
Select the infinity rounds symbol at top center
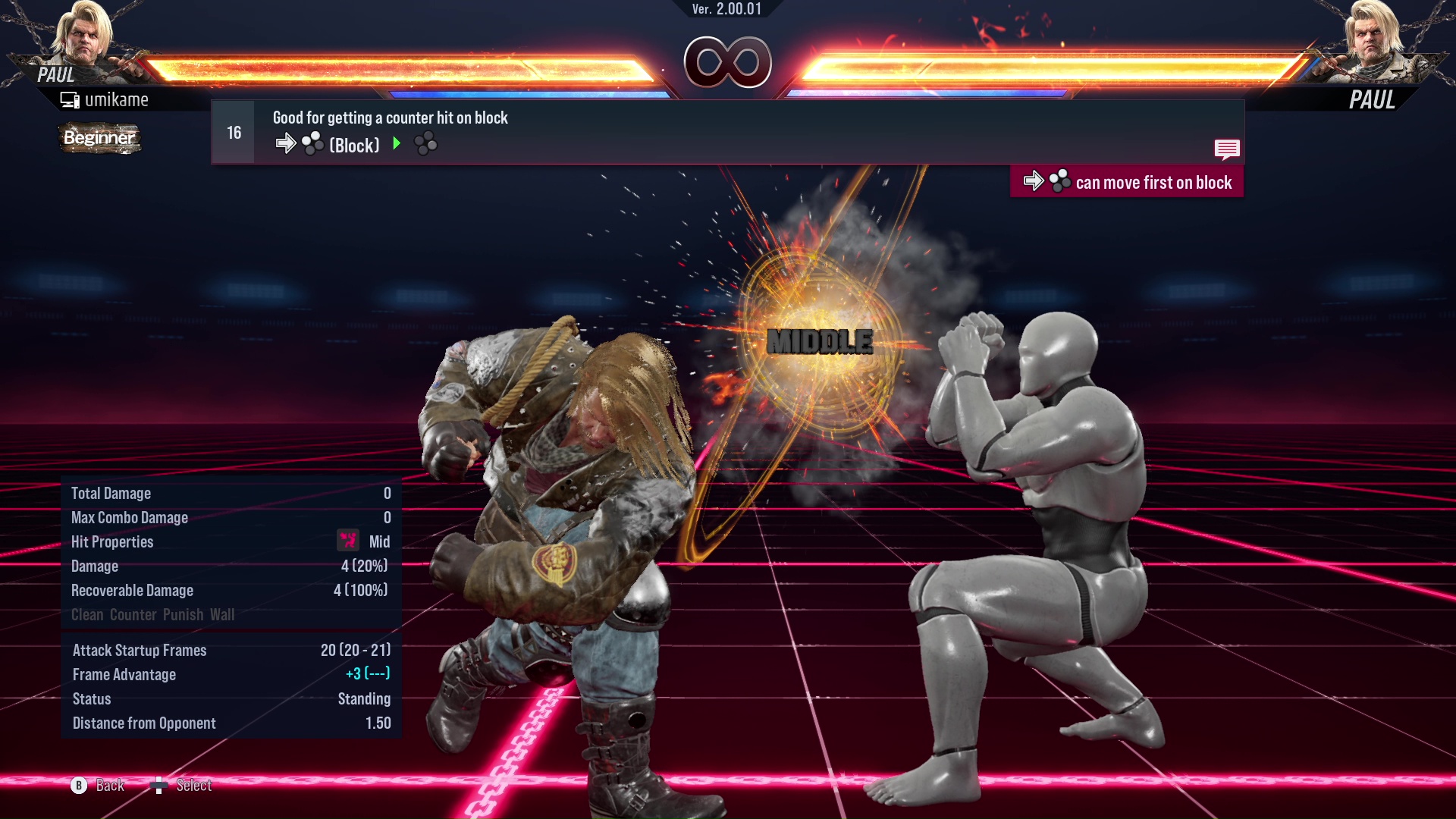click(727, 62)
